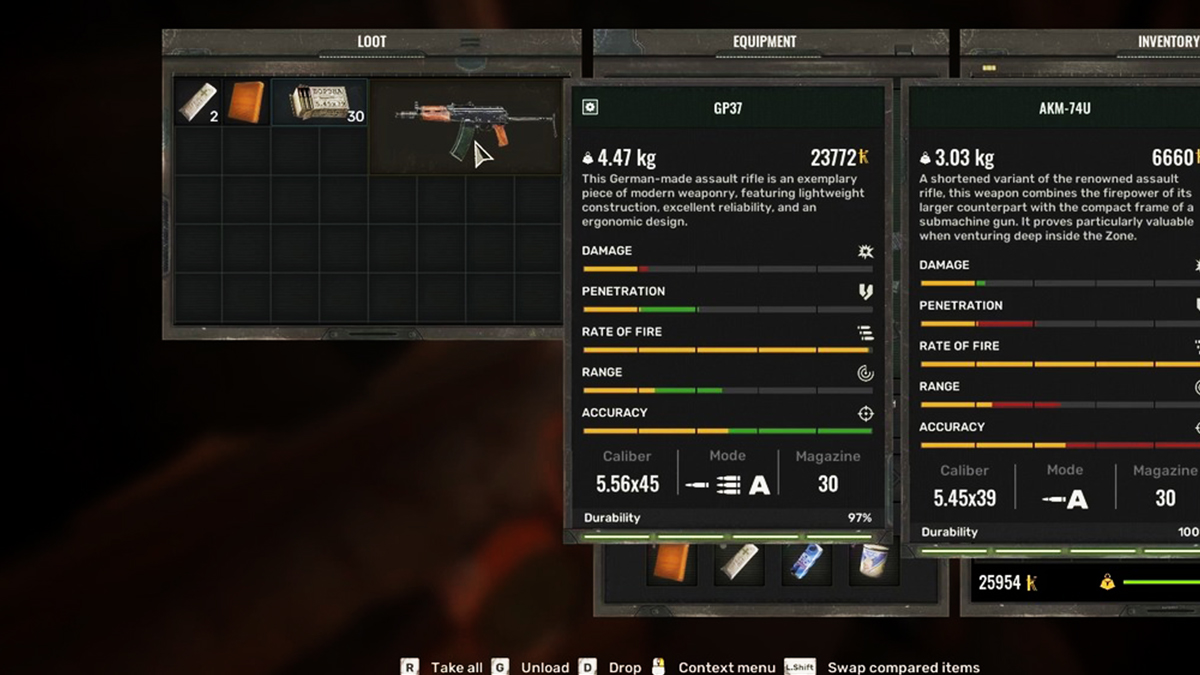Choose the blue energy drink can slot
Viewport: 1200px width, 675px height.
tap(806, 565)
